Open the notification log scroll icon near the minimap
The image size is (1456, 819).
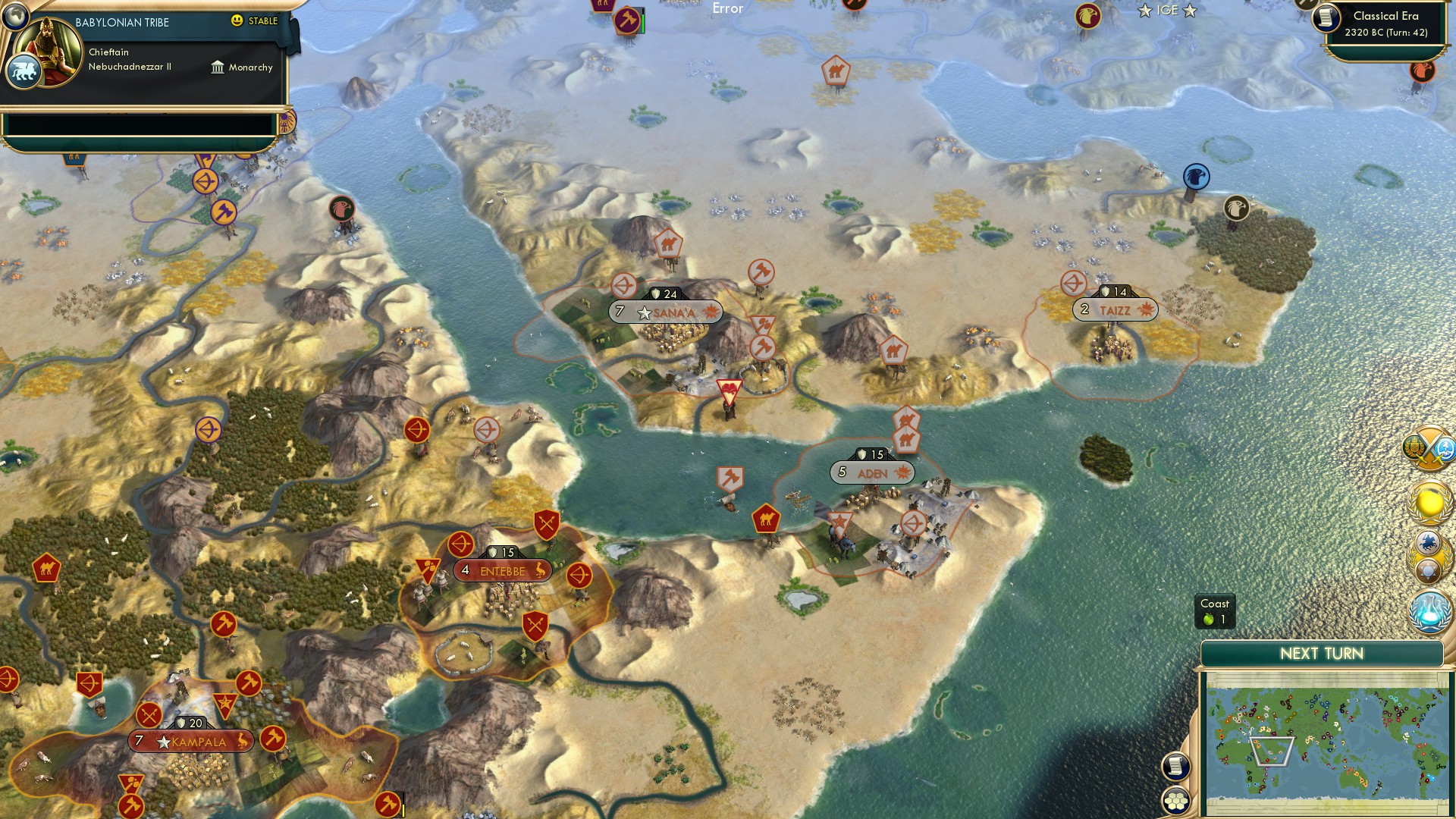tap(1175, 766)
